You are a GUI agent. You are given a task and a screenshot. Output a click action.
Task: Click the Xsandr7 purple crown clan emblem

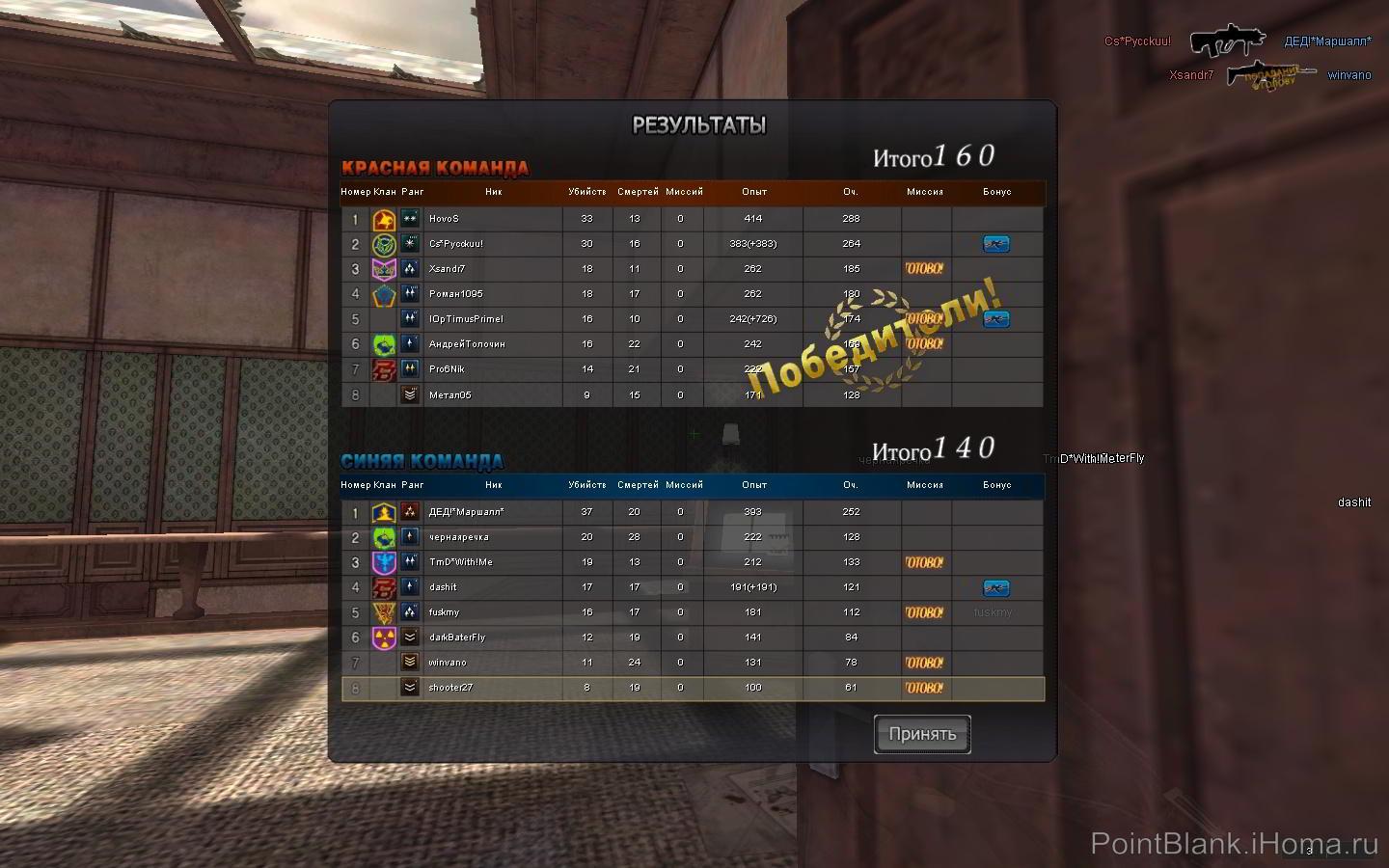click(384, 269)
